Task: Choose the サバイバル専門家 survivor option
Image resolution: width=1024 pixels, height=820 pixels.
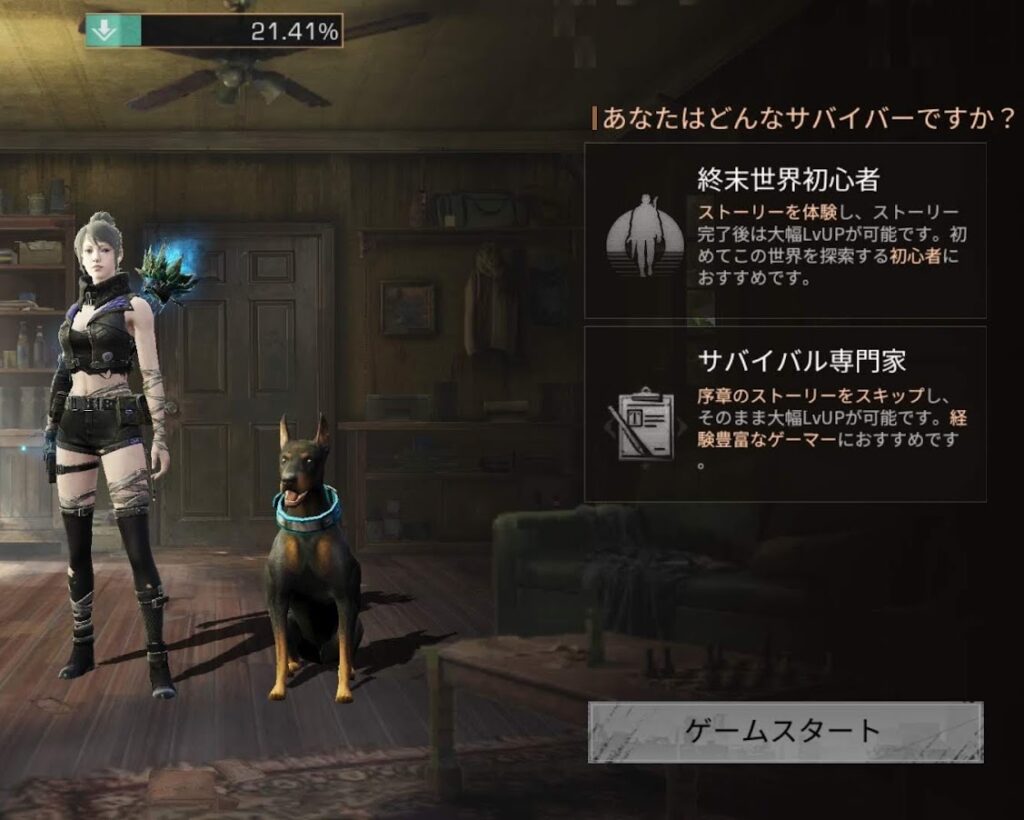Action: [x=785, y=414]
